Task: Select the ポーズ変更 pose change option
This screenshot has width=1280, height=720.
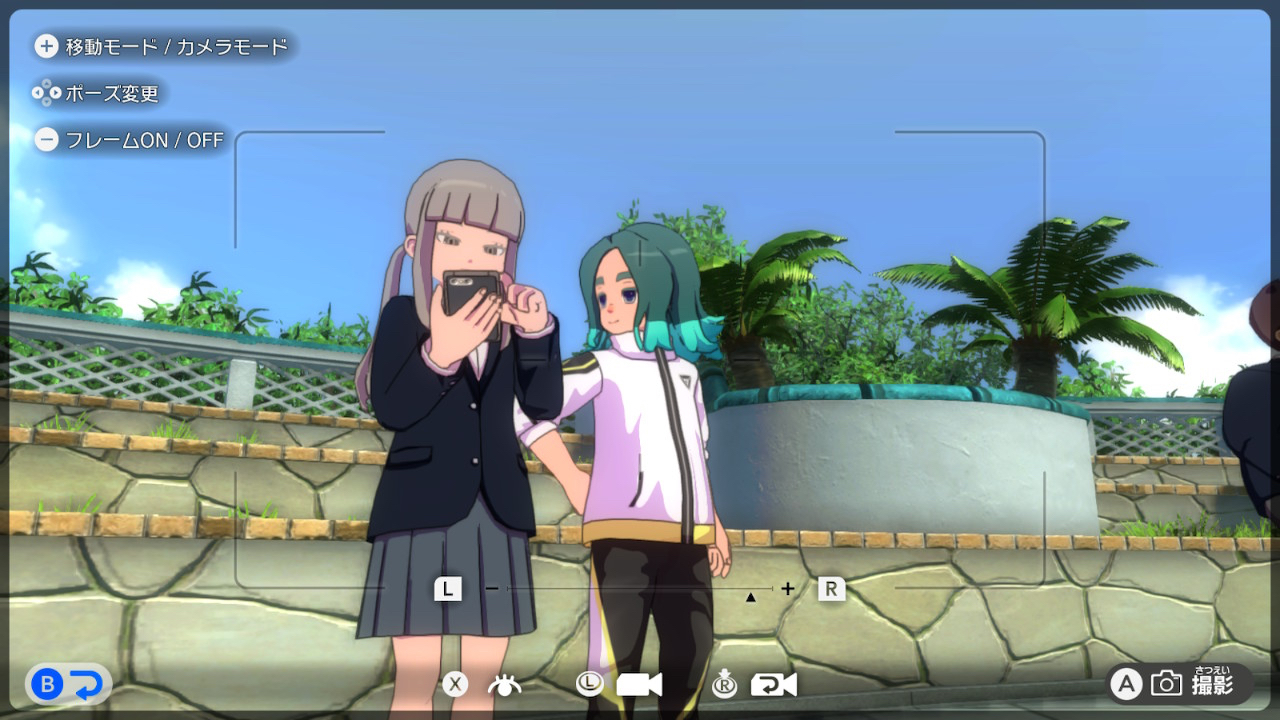Action: [x=97, y=94]
